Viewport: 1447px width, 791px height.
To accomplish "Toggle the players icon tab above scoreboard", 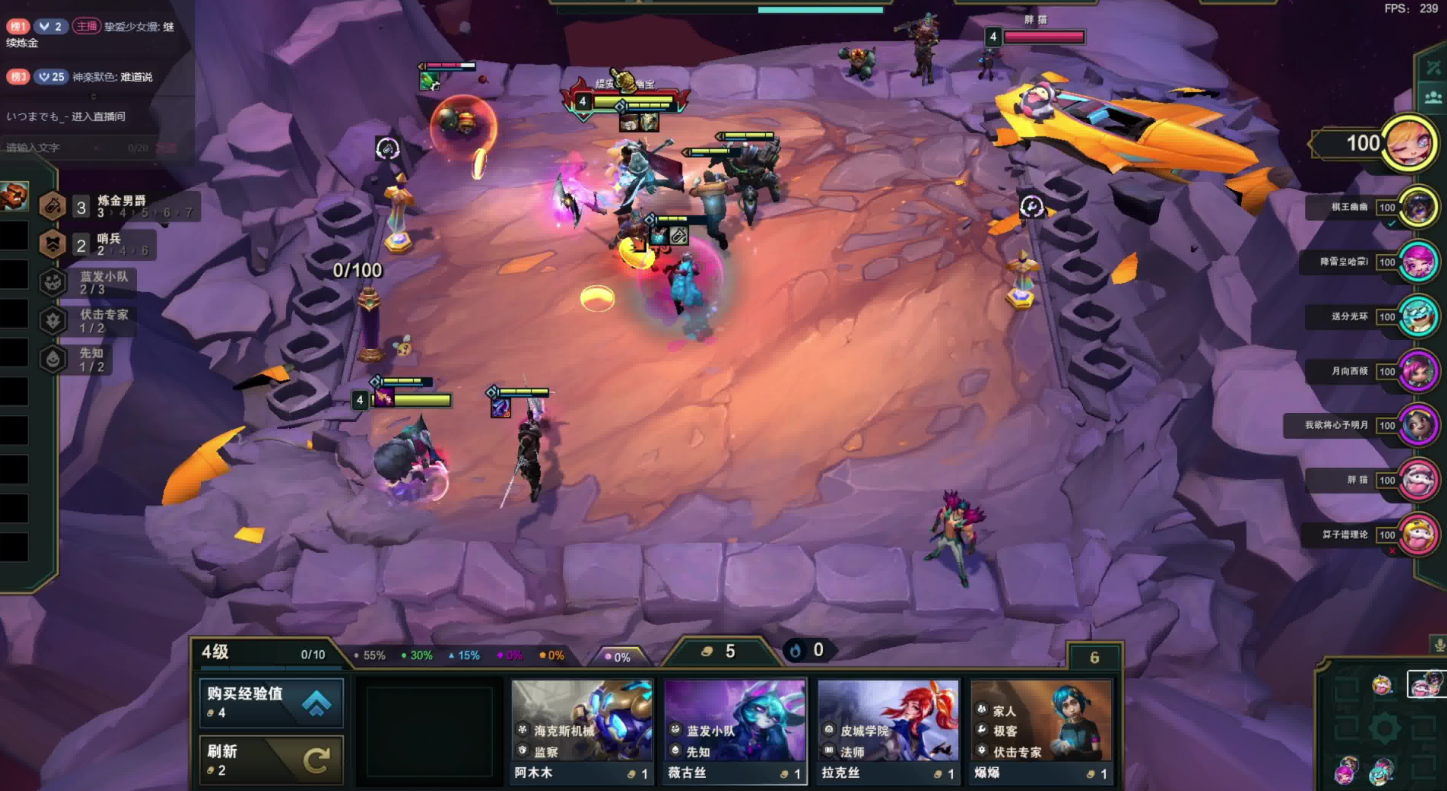I will pos(1431,98).
